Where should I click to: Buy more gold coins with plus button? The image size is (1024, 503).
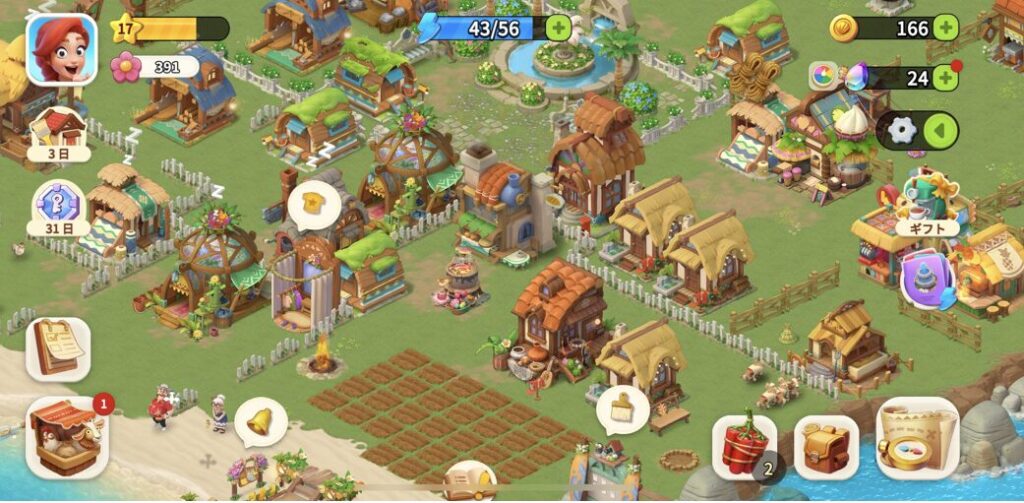click(x=945, y=28)
